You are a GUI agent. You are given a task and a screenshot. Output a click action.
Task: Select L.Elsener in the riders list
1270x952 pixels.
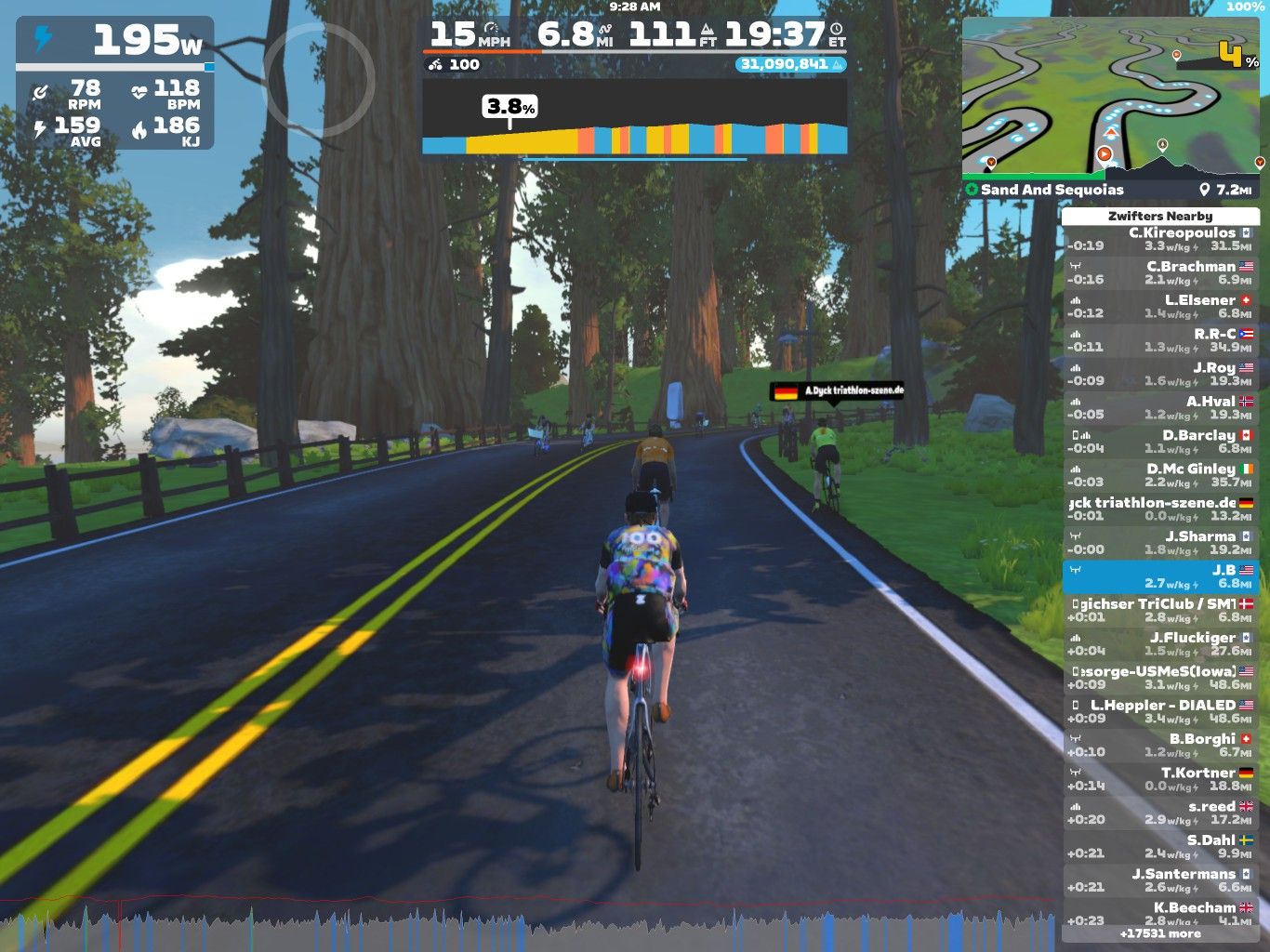(x=1160, y=307)
